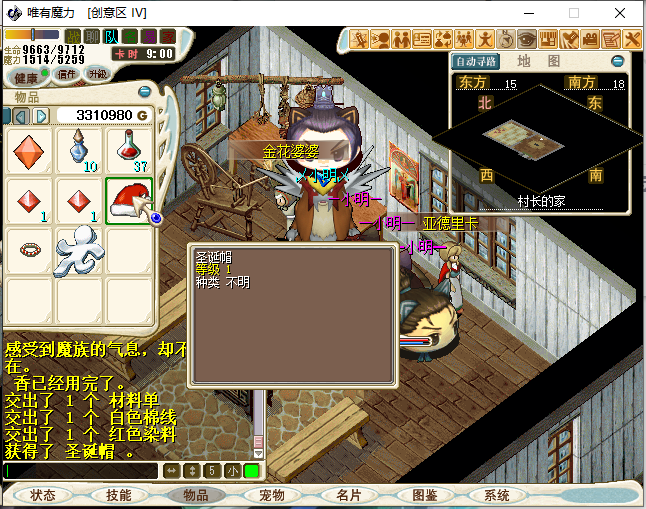Open the 图鉴 encyclopedia menu
The image size is (646, 509).
(x=424, y=495)
